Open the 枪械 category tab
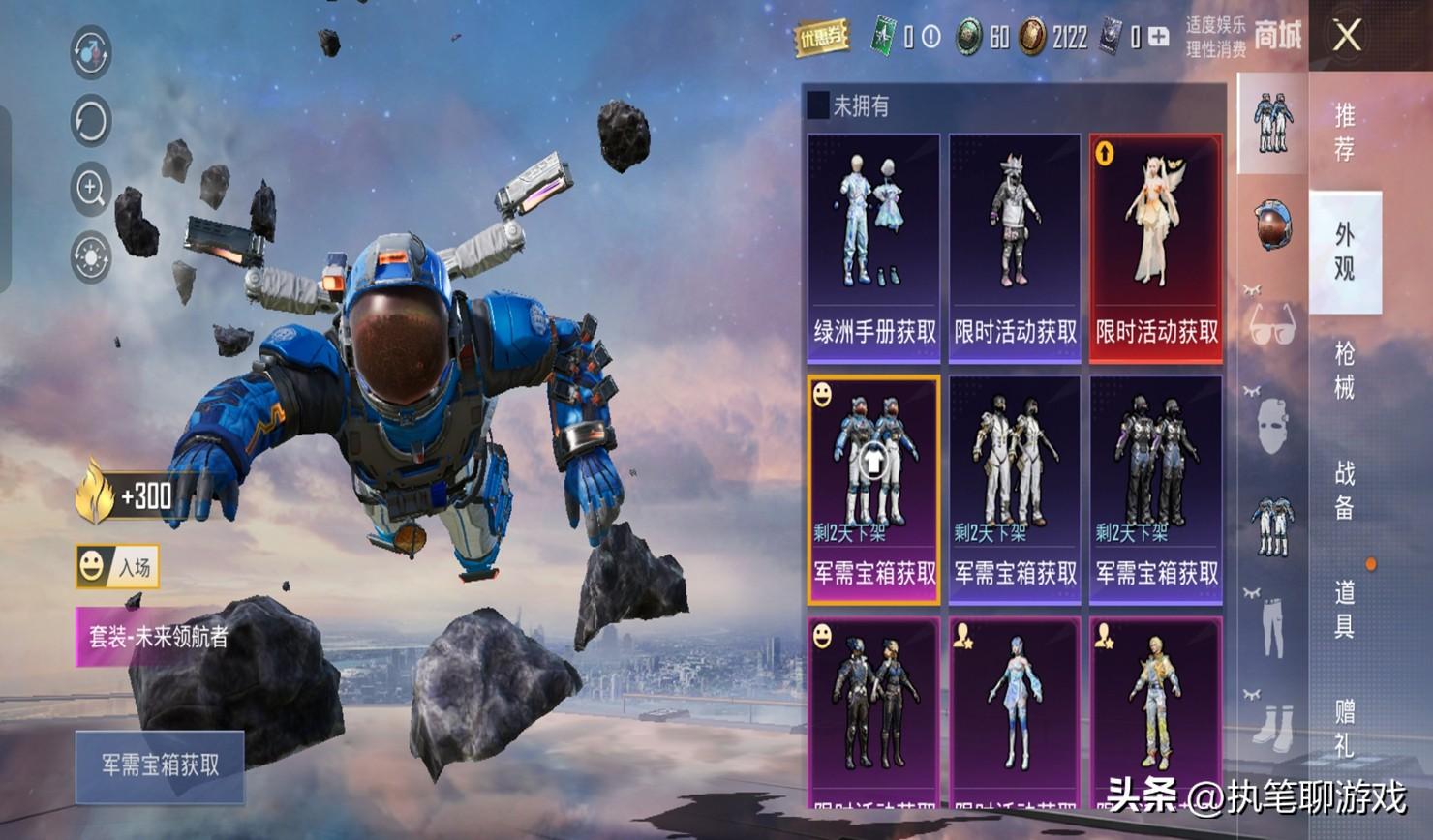This screenshot has width=1433, height=840. pos(1345,371)
